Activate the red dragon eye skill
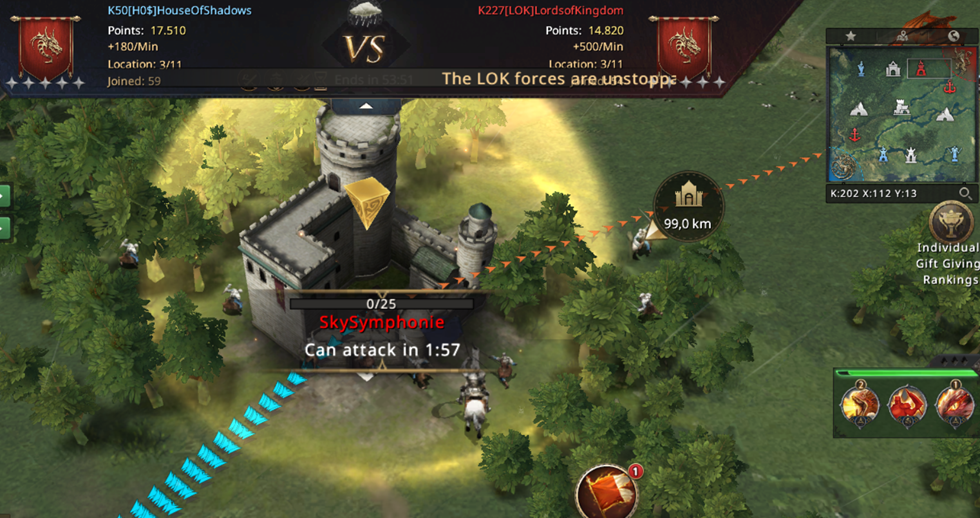 953,404
